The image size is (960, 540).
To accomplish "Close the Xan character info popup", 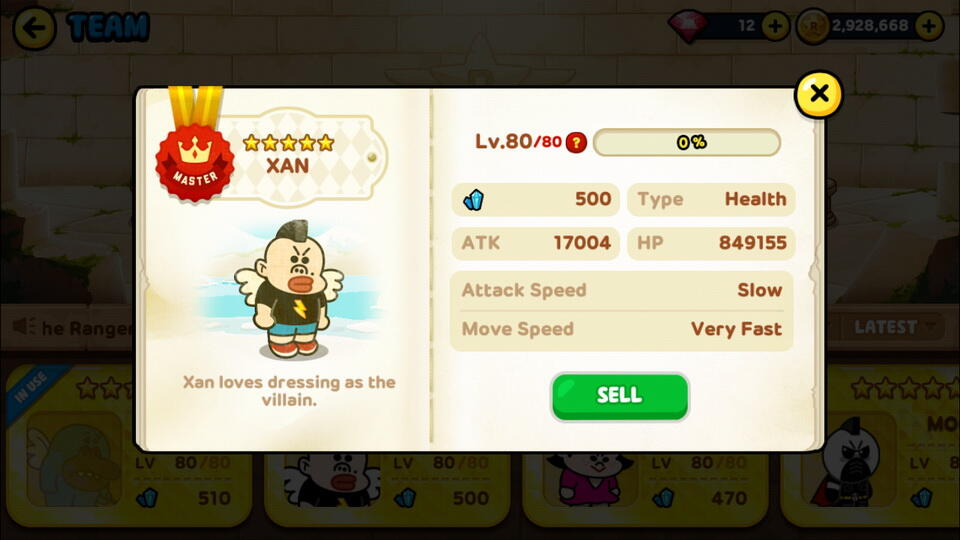I will click(818, 94).
